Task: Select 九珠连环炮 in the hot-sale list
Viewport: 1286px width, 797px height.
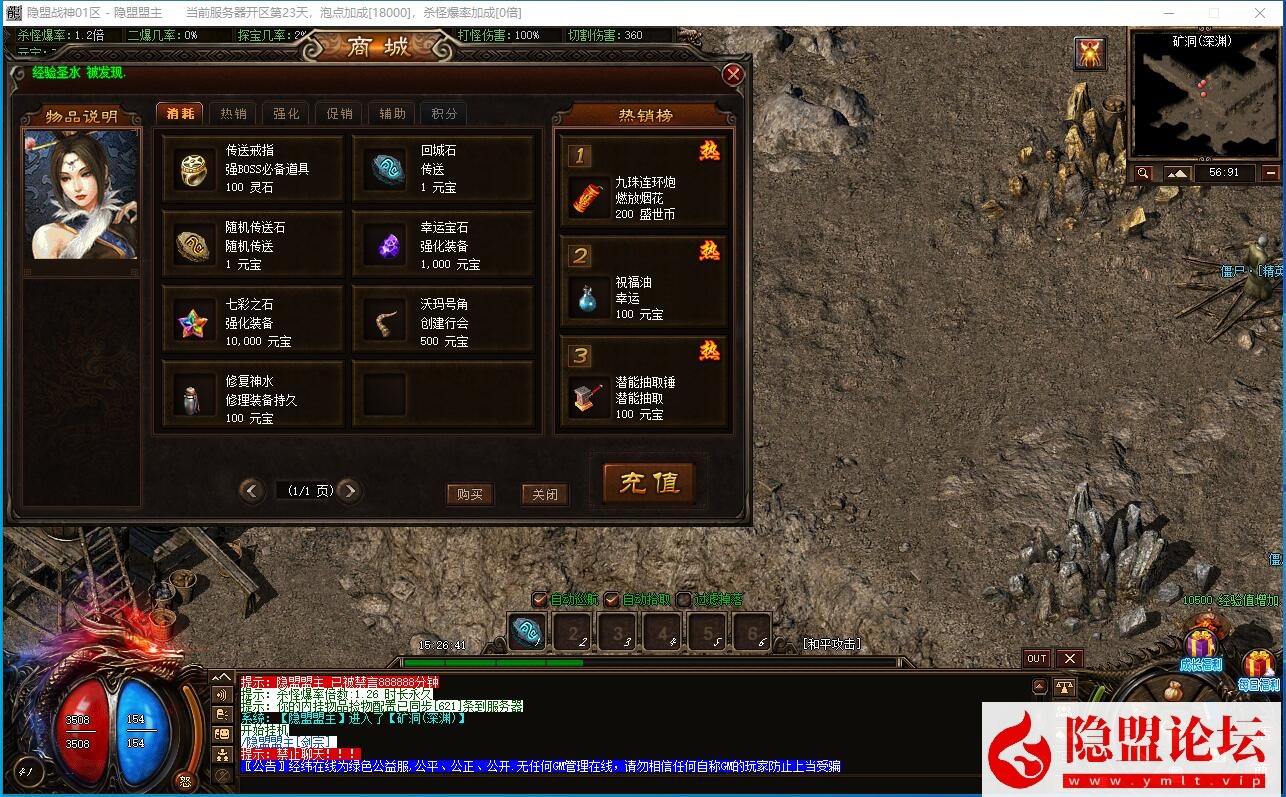Action: (x=644, y=197)
